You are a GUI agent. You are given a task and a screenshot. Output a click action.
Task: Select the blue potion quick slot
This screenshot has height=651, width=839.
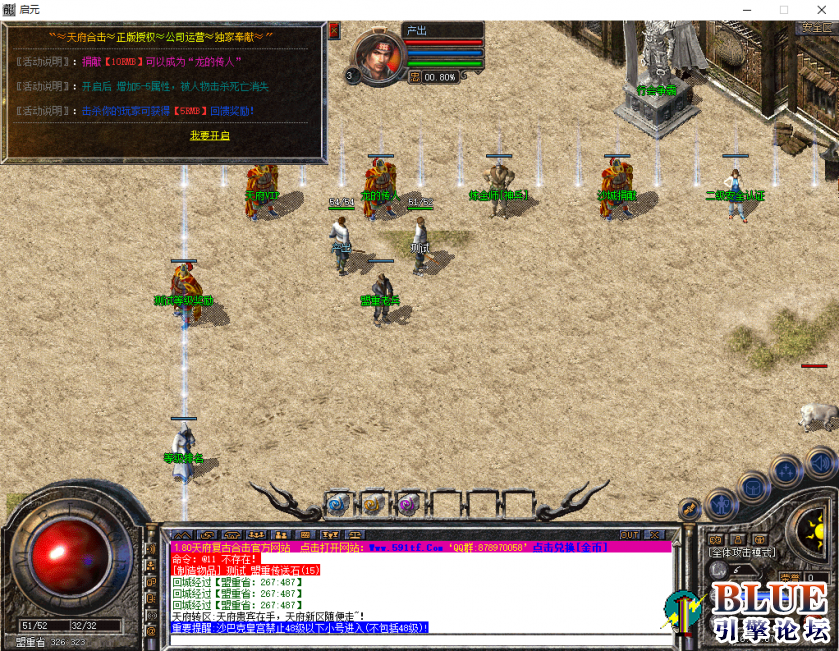click(x=338, y=504)
